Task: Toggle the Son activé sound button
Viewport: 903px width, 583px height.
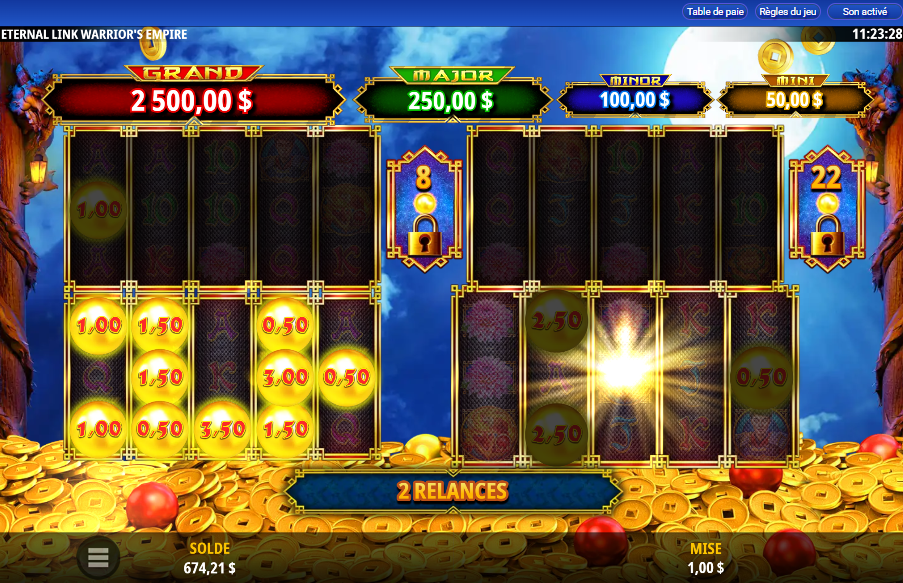Action: 864,12
